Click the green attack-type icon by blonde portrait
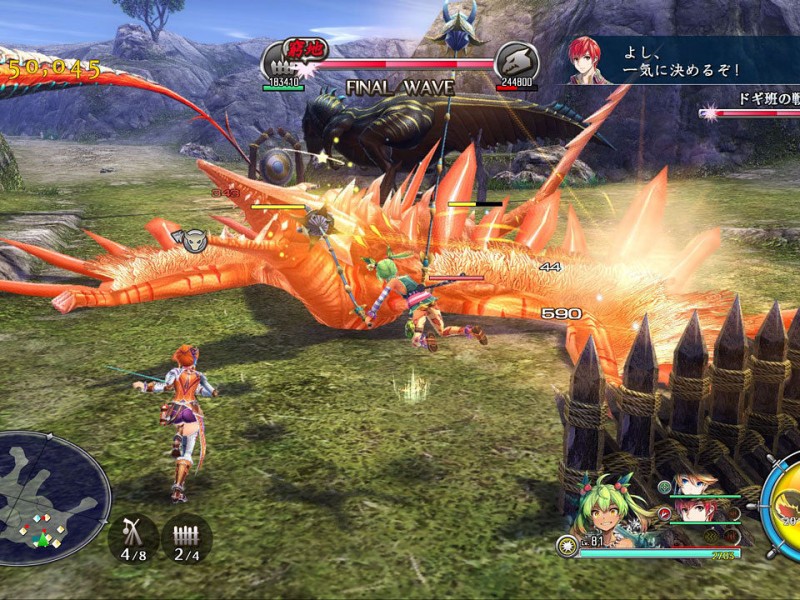 [665, 486]
